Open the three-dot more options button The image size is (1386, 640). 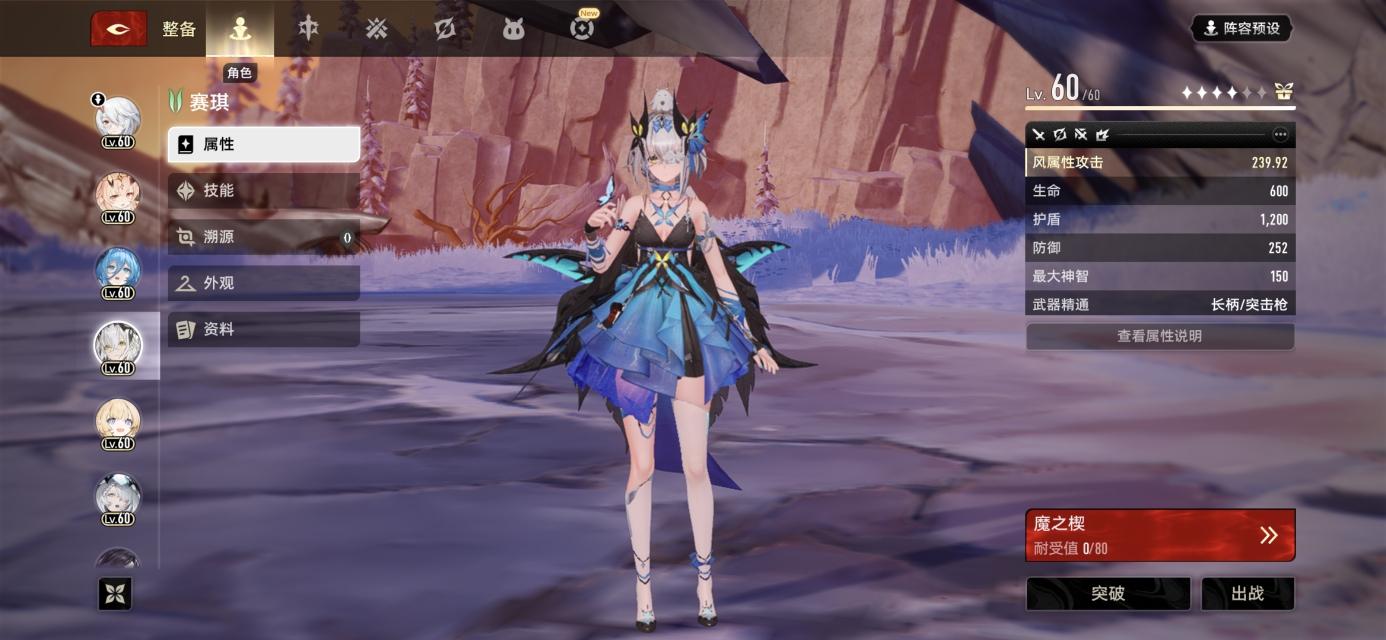(x=1280, y=134)
